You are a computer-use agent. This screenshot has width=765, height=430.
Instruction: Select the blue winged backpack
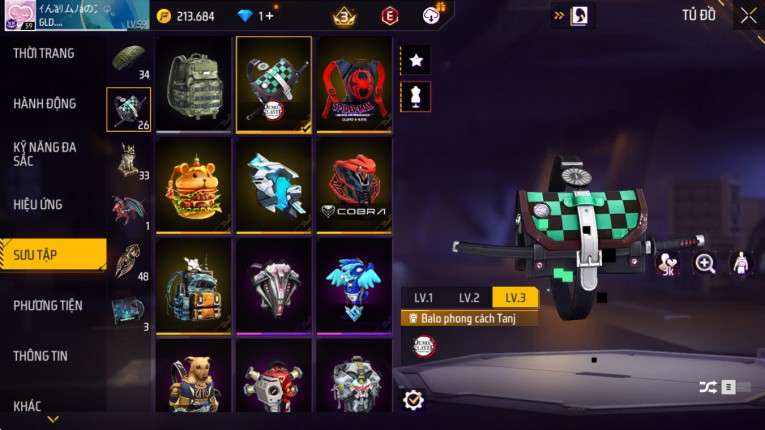[354, 283]
